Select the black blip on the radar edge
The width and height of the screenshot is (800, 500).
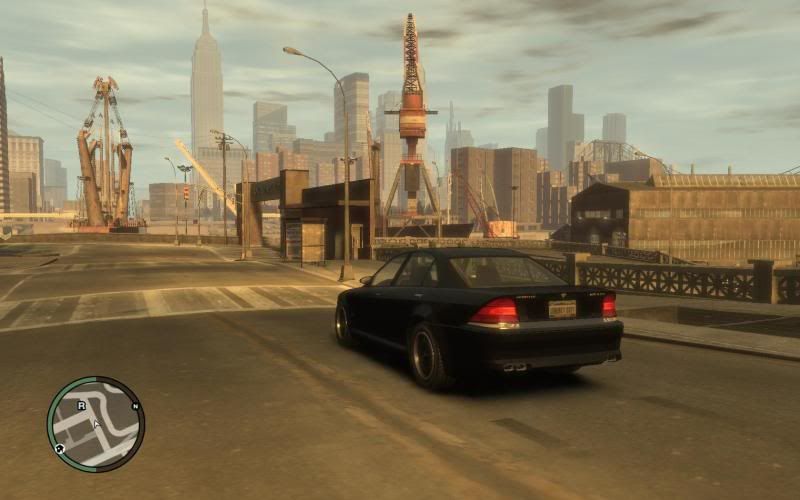click(x=60, y=449)
